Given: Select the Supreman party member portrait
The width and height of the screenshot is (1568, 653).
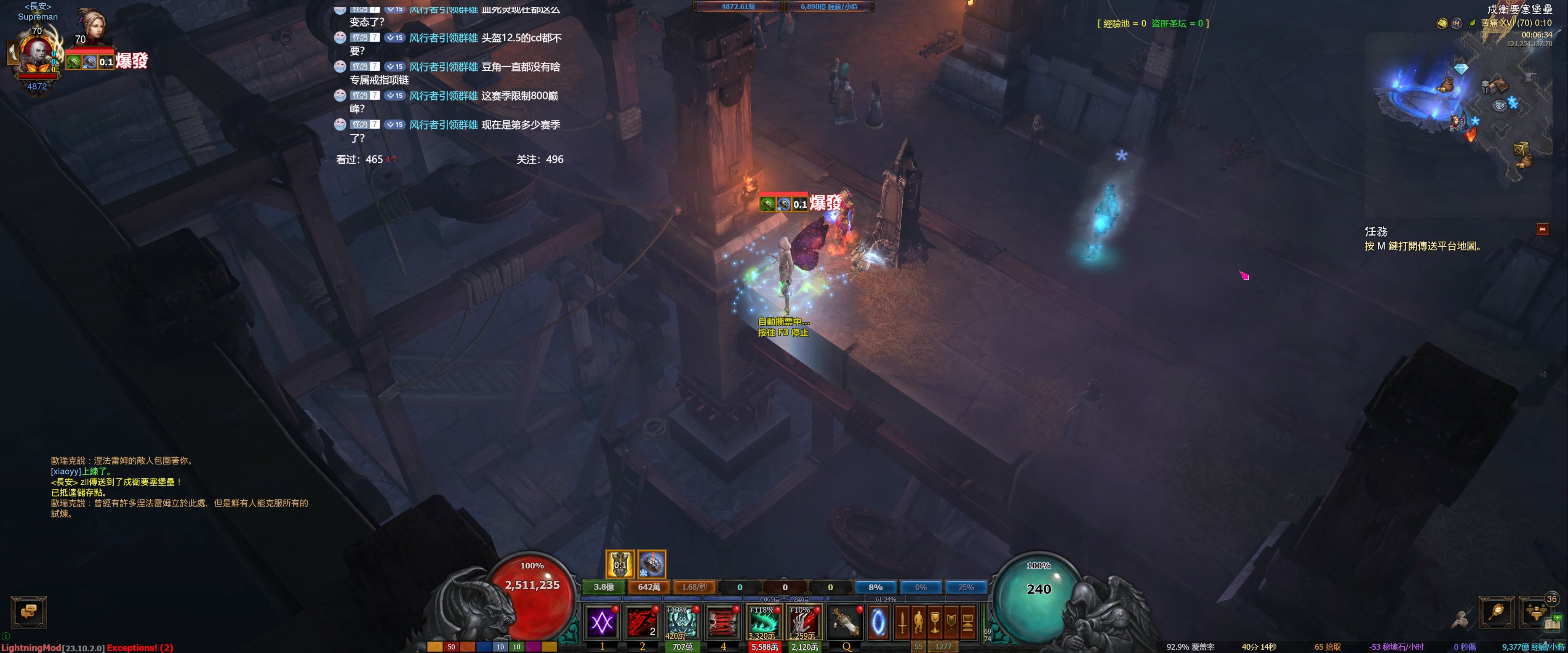Looking at the screenshot, I should [37, 55].
